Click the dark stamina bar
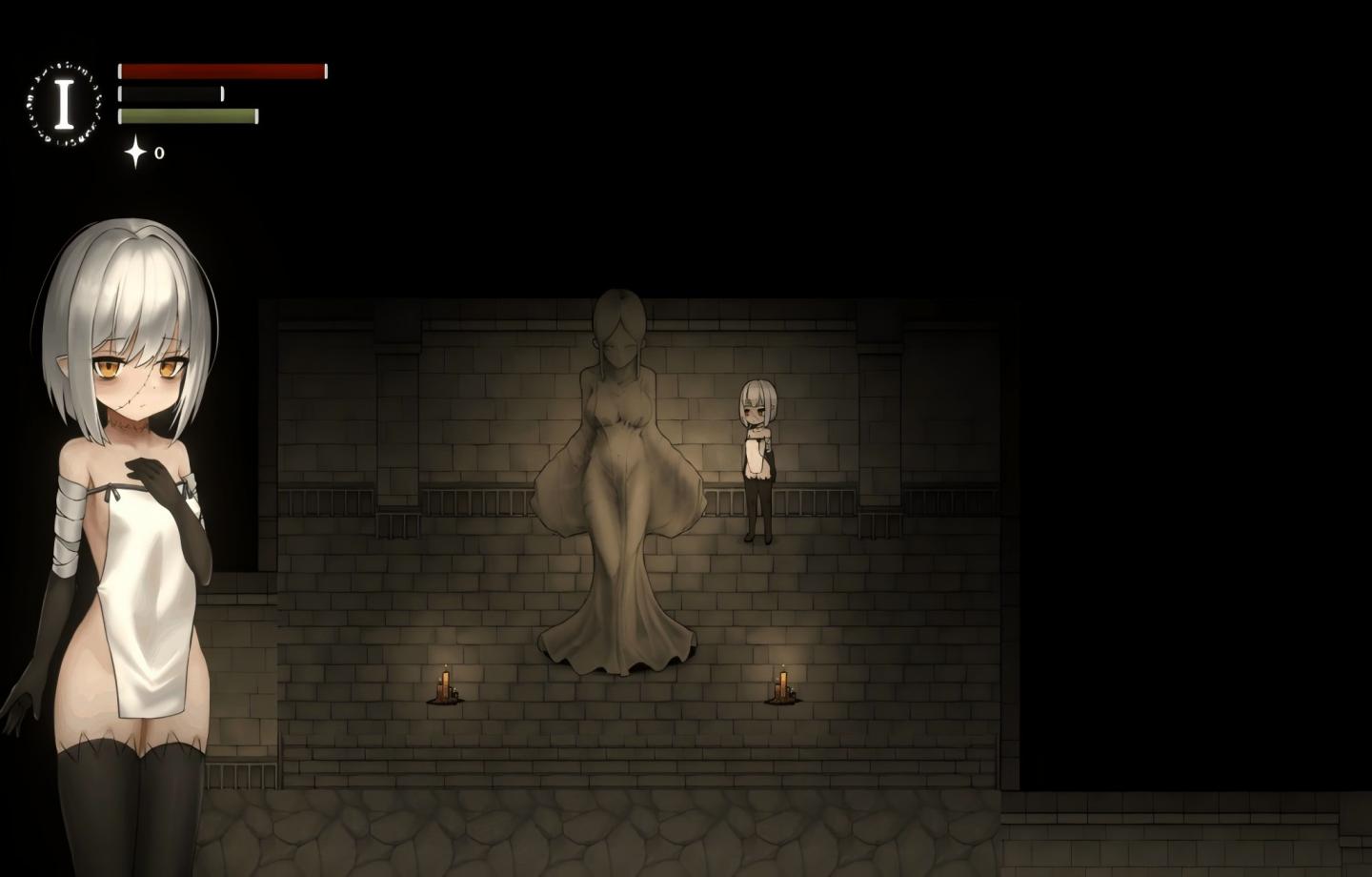 pos(171,92)
